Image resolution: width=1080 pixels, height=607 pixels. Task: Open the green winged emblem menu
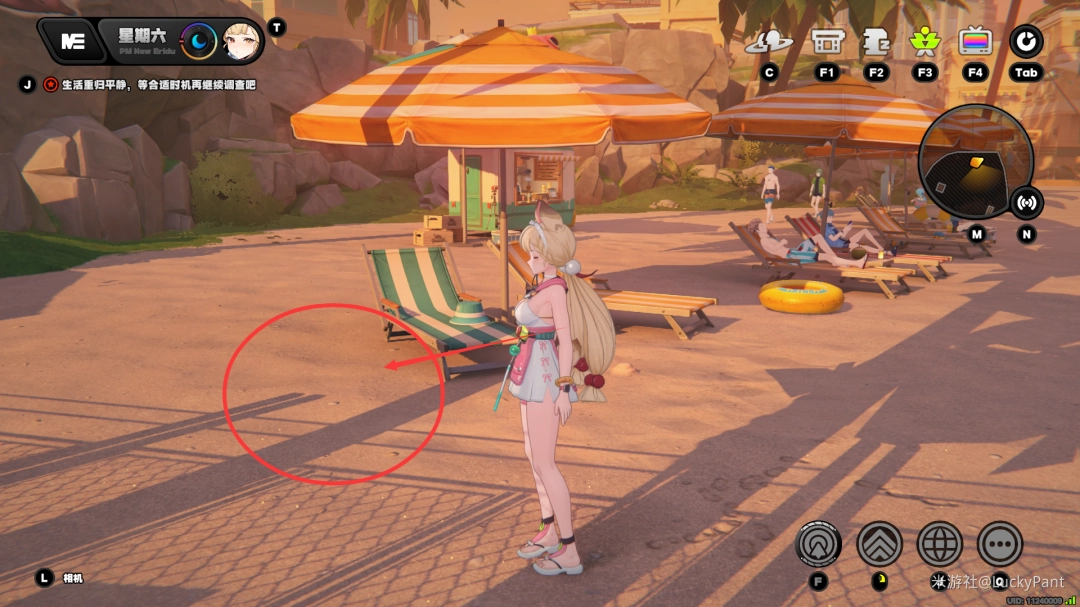925,42
